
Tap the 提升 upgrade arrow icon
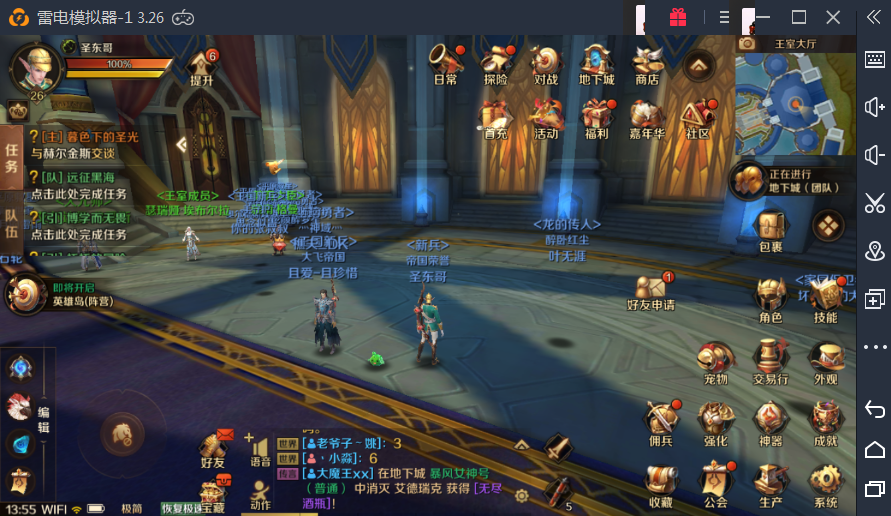click(x=202, y=66)
